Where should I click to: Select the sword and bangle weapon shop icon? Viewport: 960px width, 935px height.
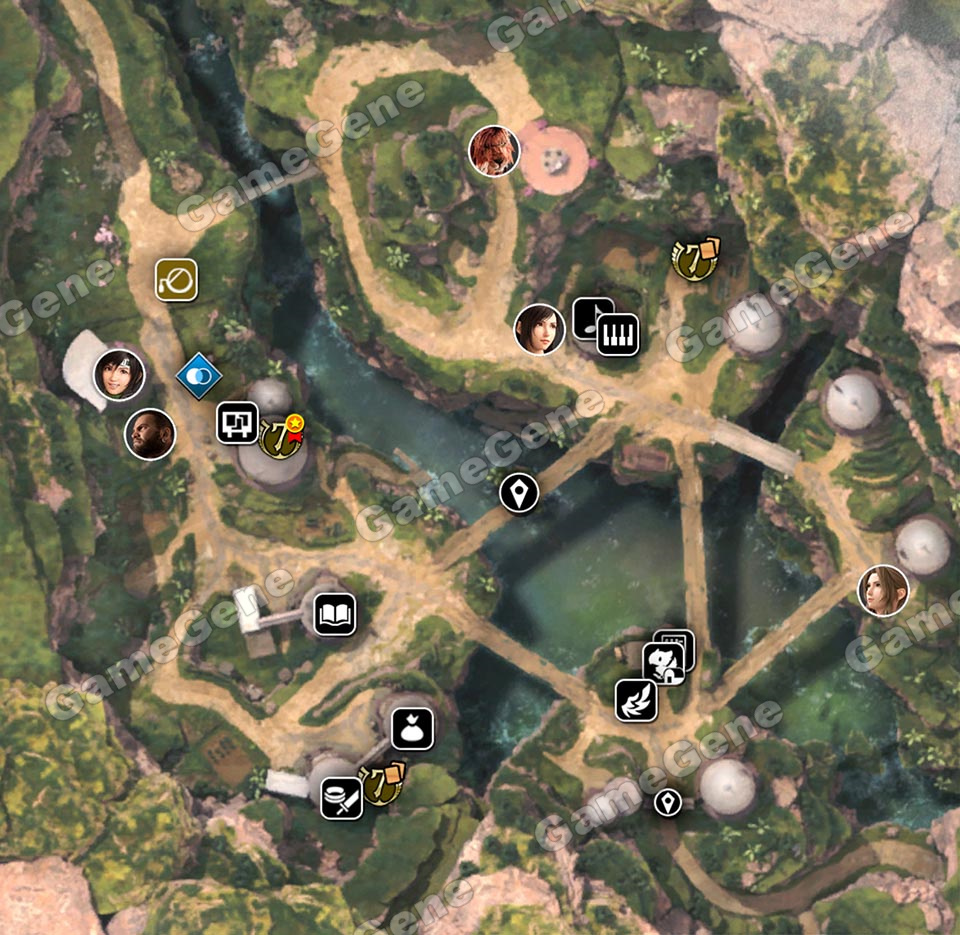[x=341, y=798]
